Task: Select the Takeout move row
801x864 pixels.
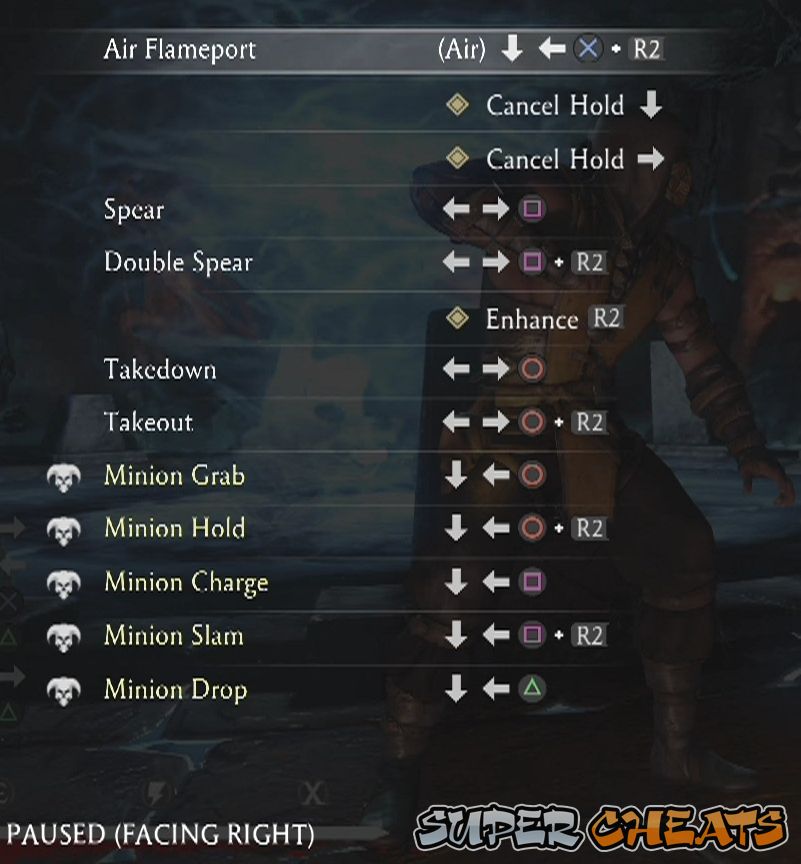Action: click(148, 423)
